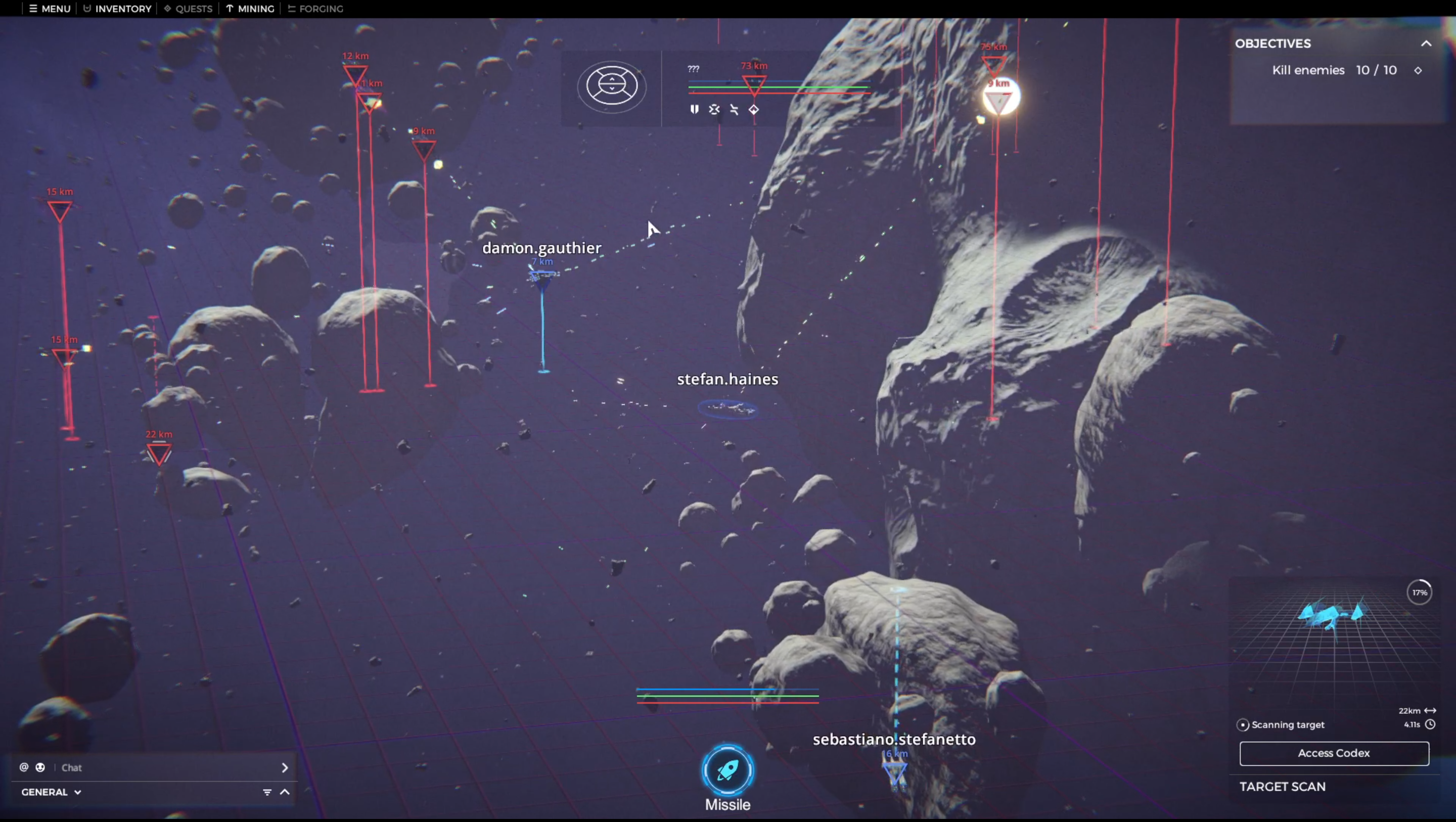
Task: Target the 22 km enemy marker
Action: (159, 453)
